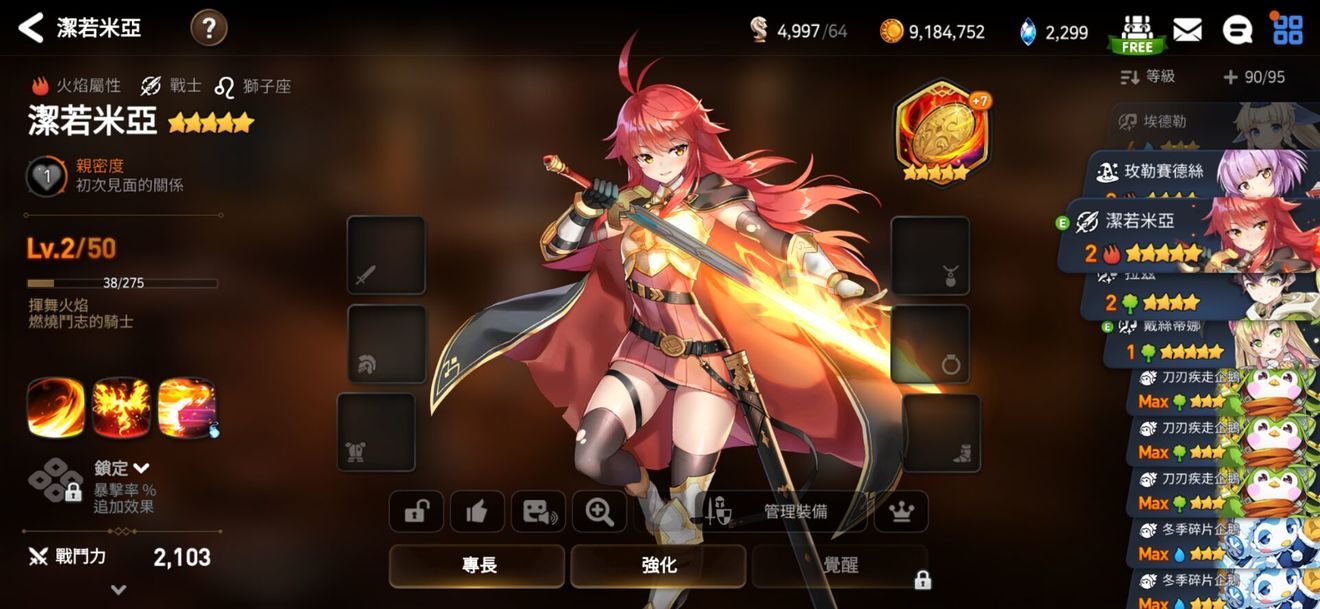The image size is (1320, 609).
Task: Change the 等級 sort order
Action: [1148, 77]
